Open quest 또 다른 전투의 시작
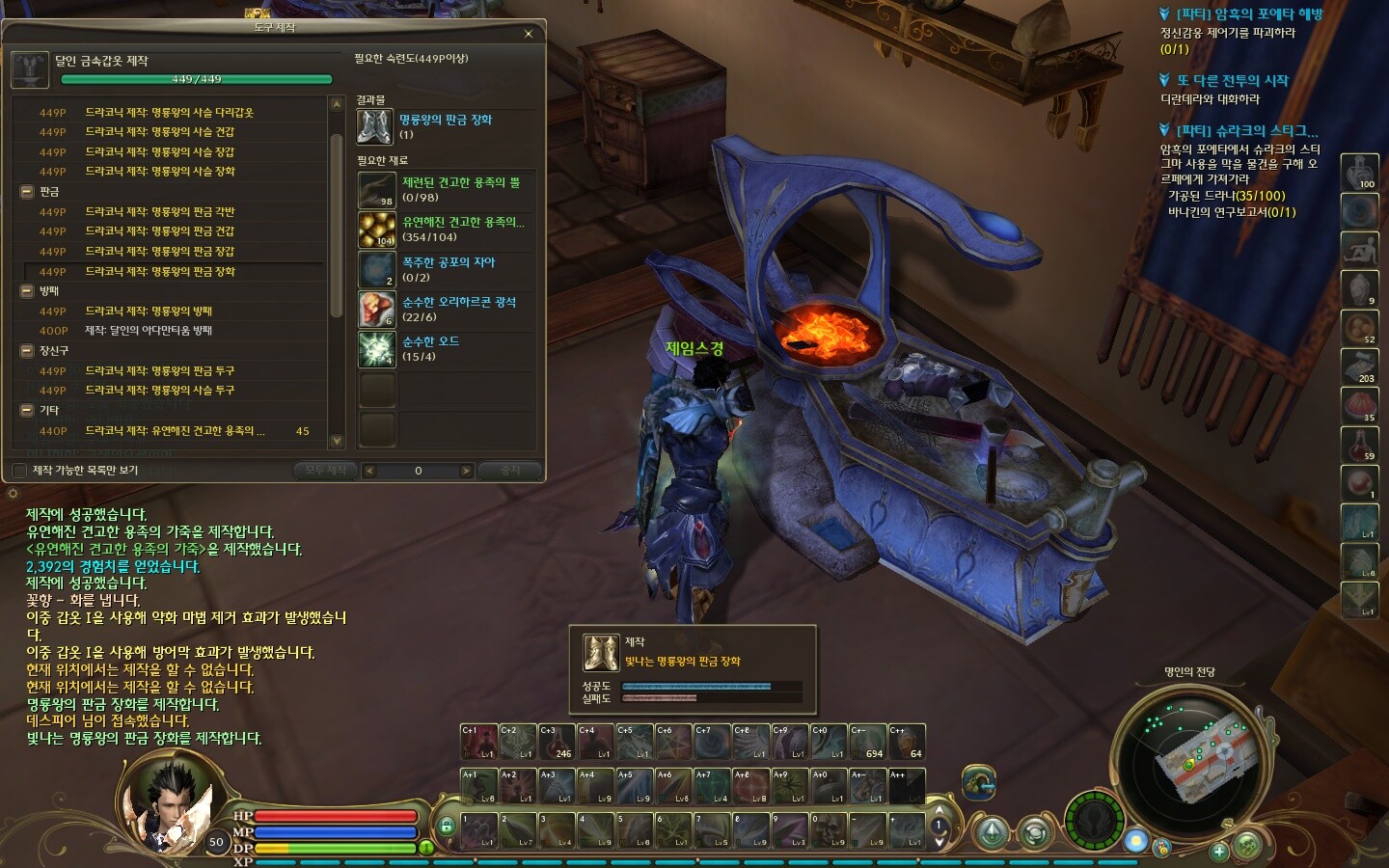 (1232, 81)
